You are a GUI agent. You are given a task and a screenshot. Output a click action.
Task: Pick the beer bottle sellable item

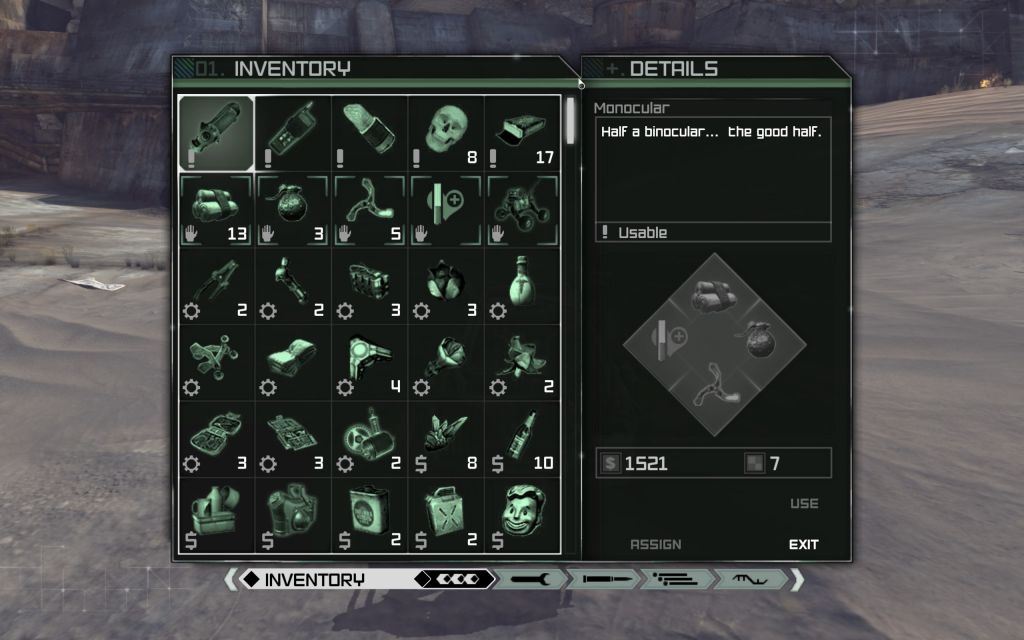pyautogui.click(x=522, y=440)
